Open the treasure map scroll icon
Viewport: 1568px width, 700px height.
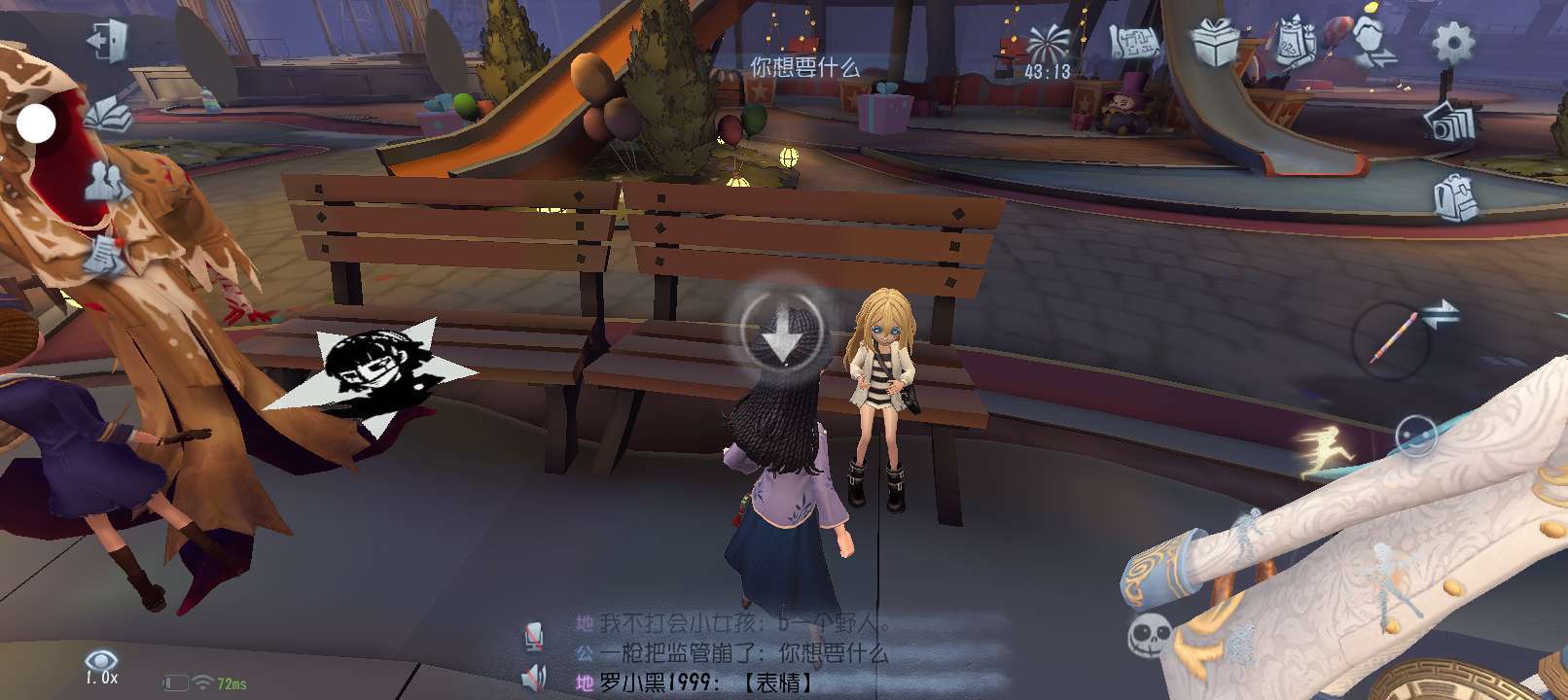pos(1135,42)
